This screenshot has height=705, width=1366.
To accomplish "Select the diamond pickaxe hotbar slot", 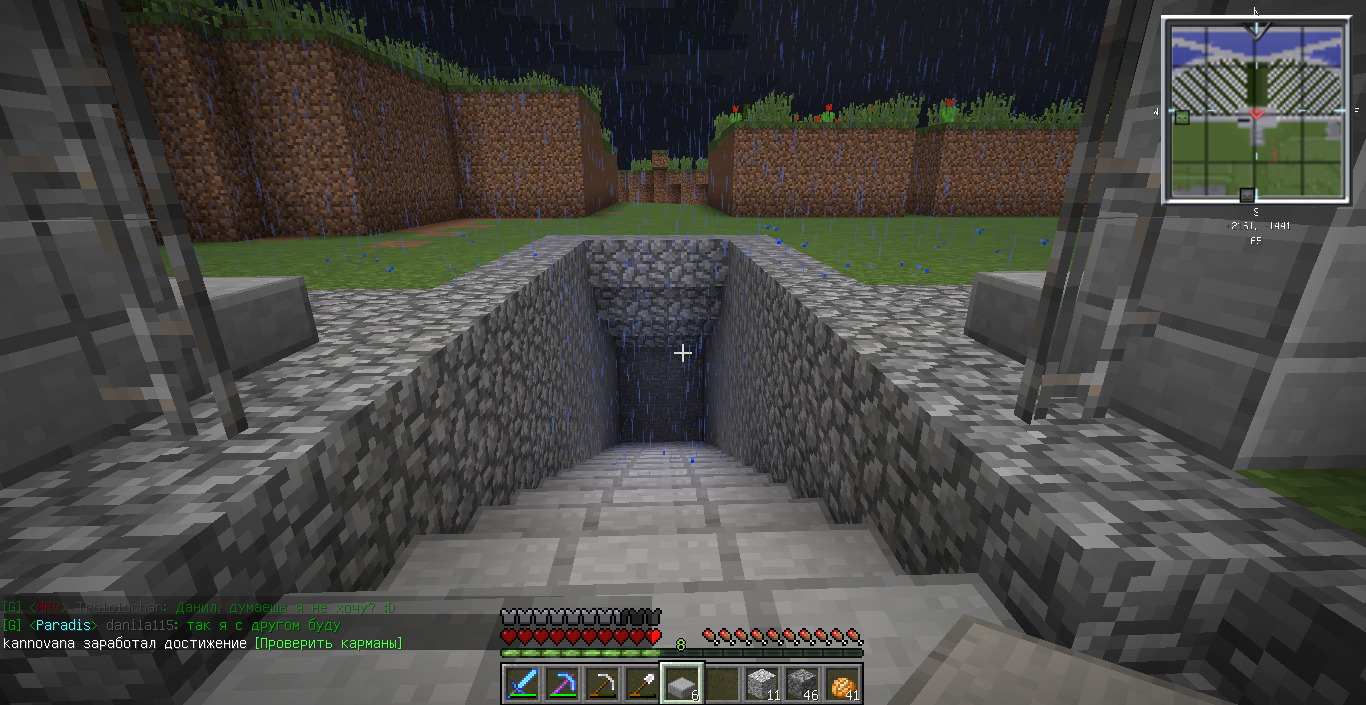I will 562,684.
